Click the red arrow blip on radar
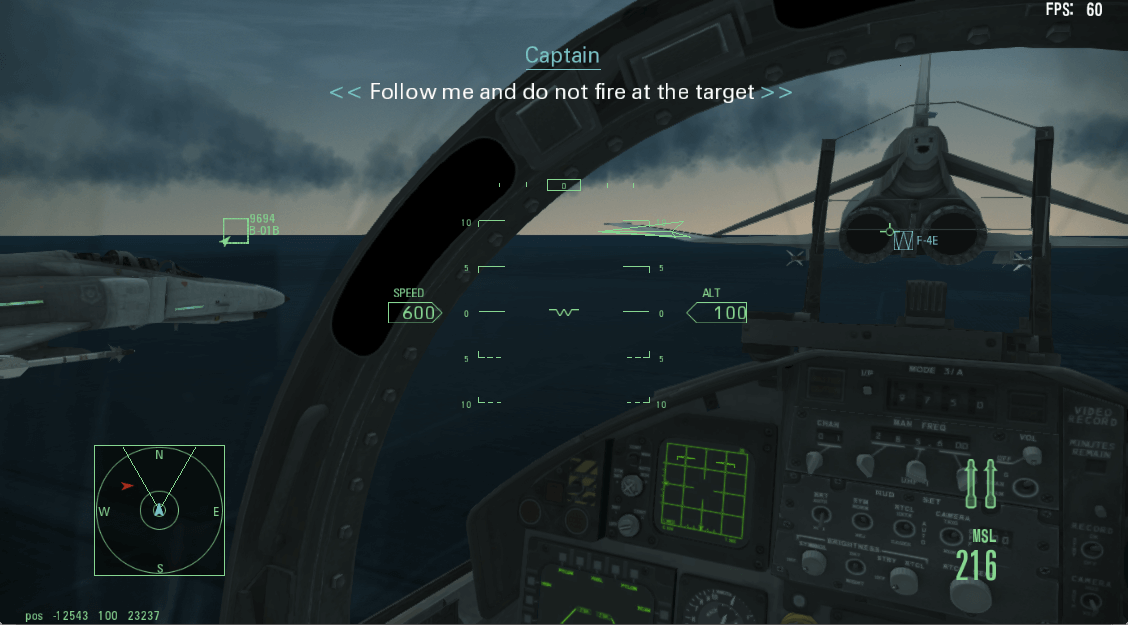The image size is (1128, 625). (x=127, y=486)
